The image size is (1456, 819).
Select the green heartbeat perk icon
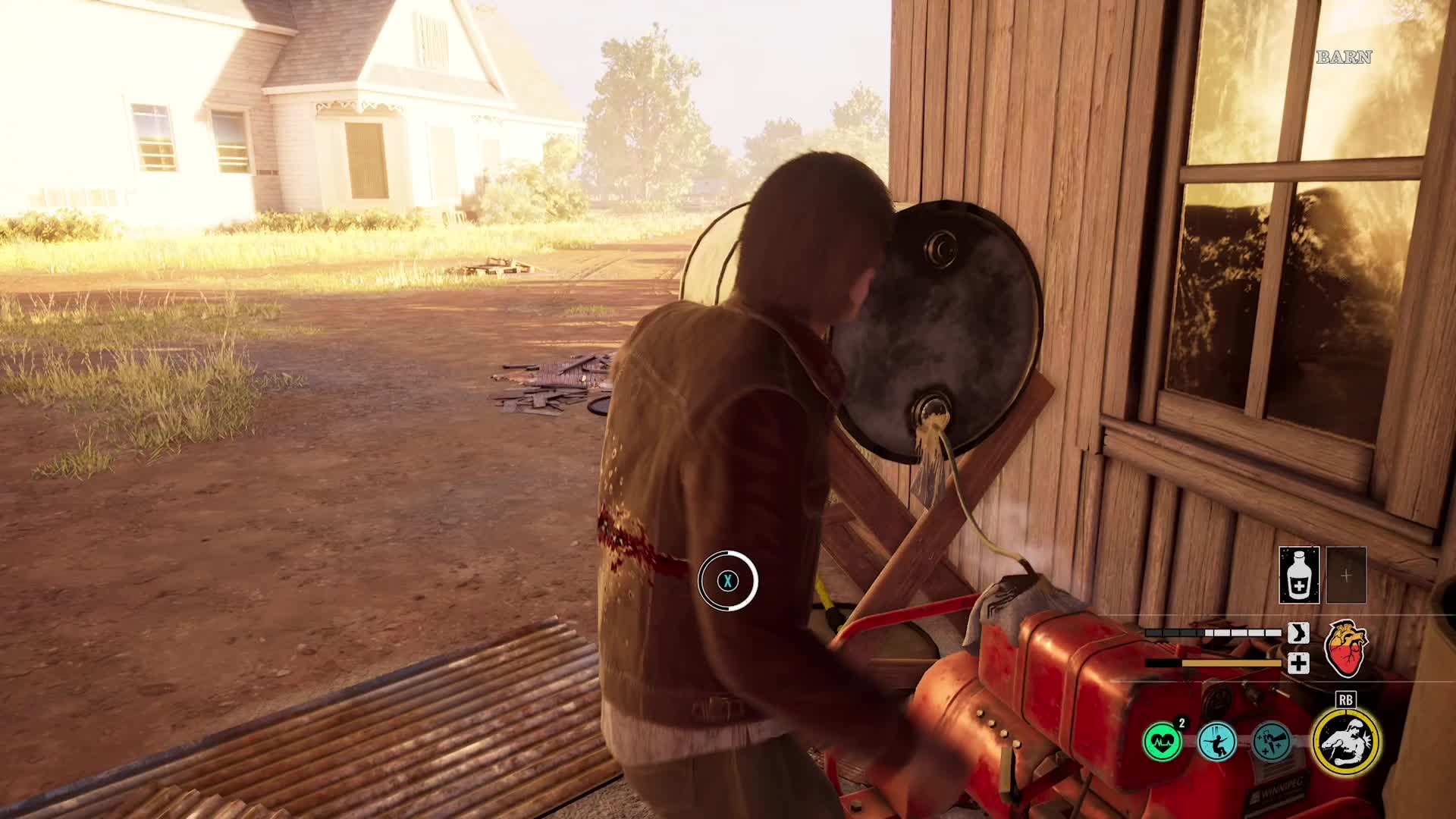[1163, 742]
